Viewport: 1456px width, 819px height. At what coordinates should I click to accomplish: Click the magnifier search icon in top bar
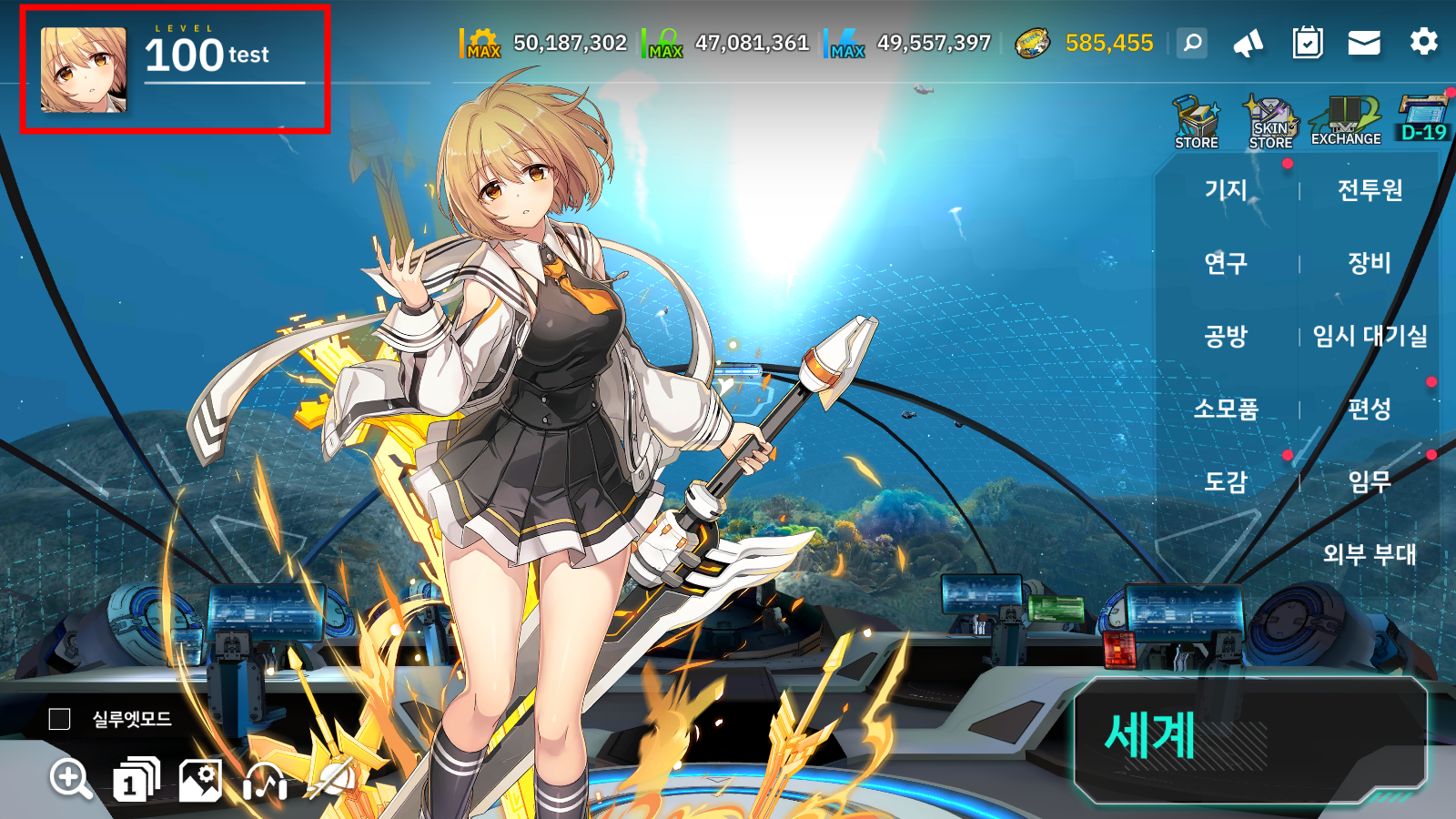(1192, 43)
